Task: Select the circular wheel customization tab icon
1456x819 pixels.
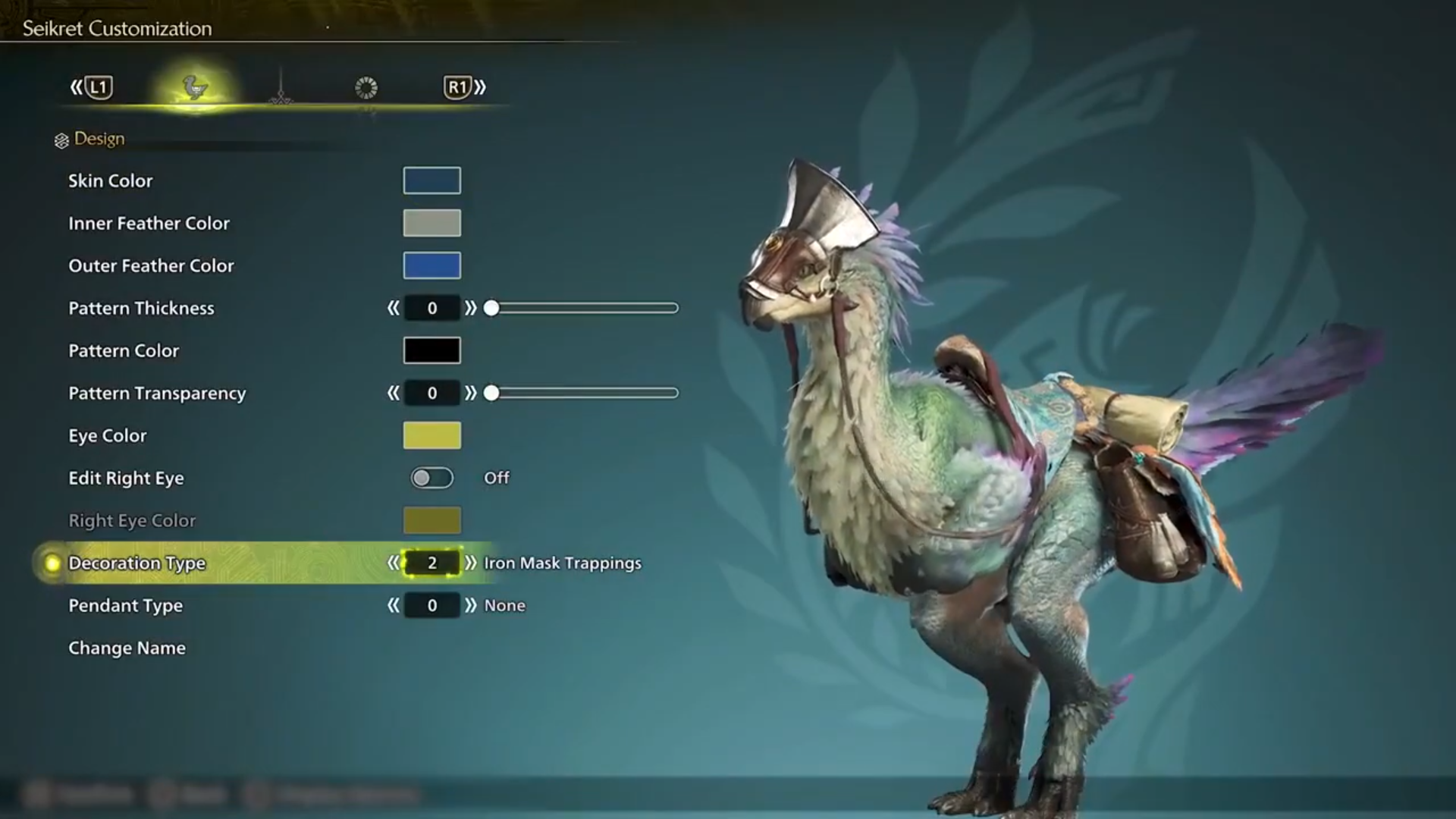Action: [366, 87]
